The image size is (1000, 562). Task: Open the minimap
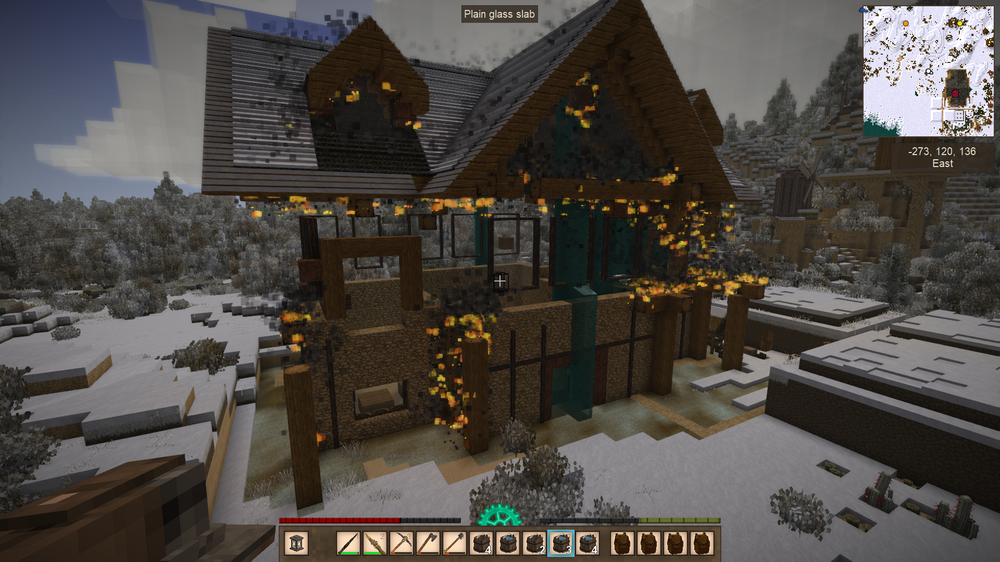coord(929,70)
